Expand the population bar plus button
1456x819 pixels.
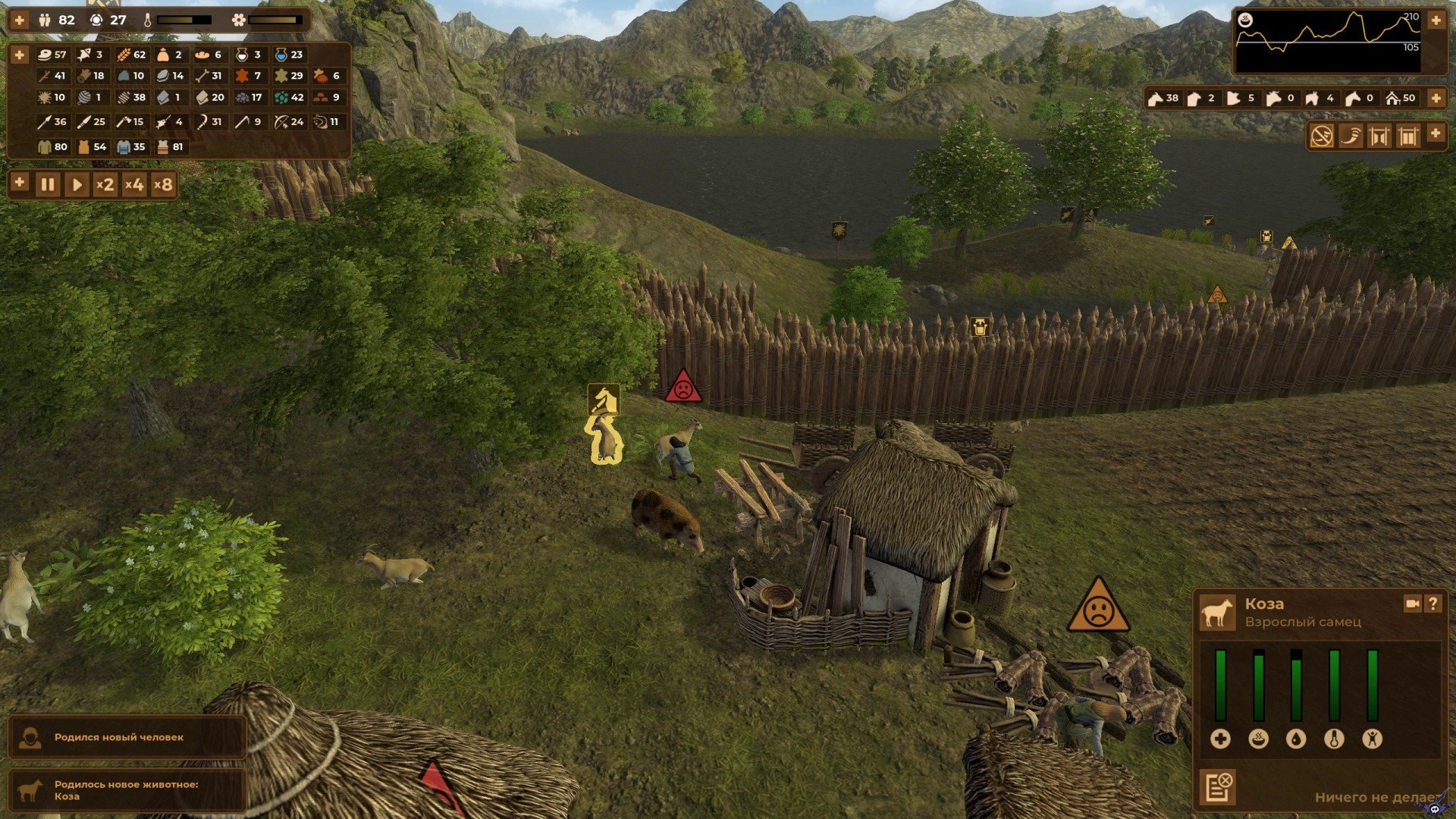[x=20, y=20]
